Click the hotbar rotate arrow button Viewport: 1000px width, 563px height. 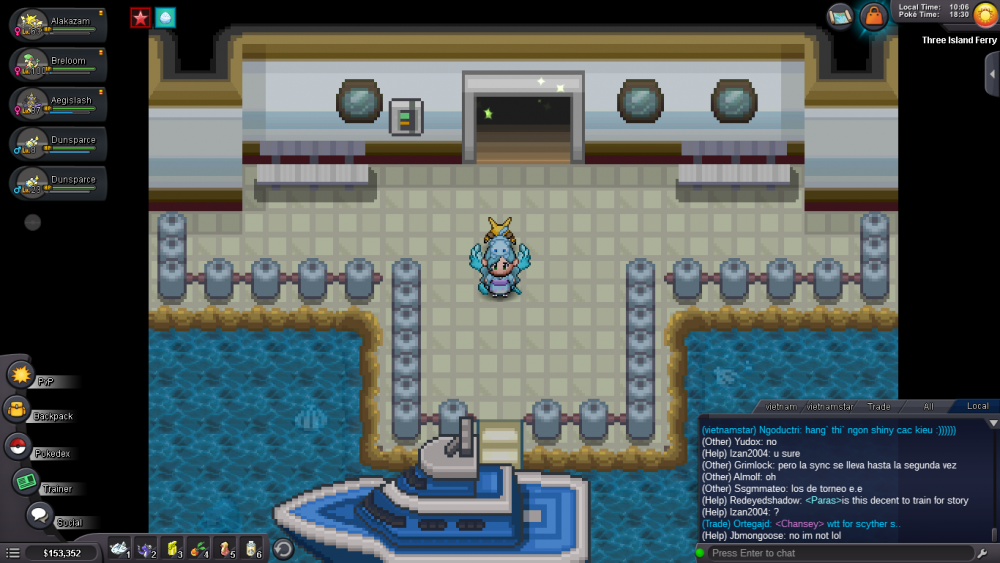pos(283,548)
